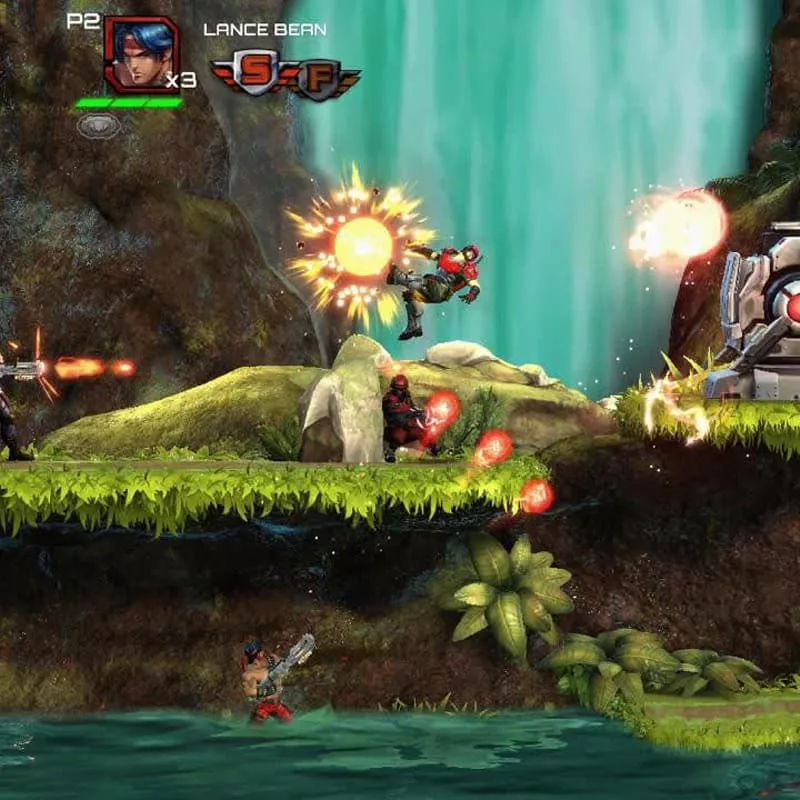Switch to the F weapon badge
This screenshot has width=800, height=800.
pyautogui.click(x=318, y=80)
